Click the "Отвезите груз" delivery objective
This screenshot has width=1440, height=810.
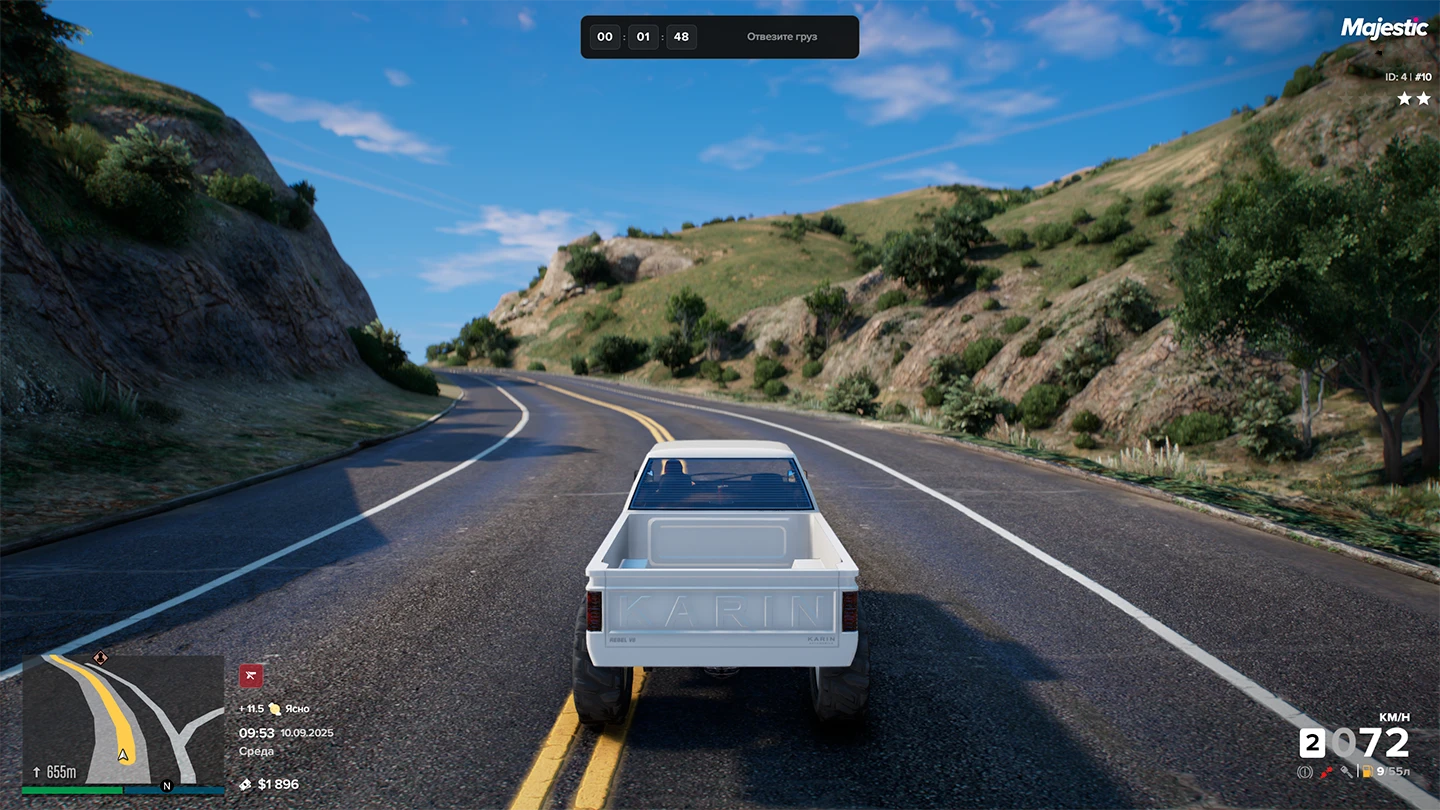click(781, 37)
